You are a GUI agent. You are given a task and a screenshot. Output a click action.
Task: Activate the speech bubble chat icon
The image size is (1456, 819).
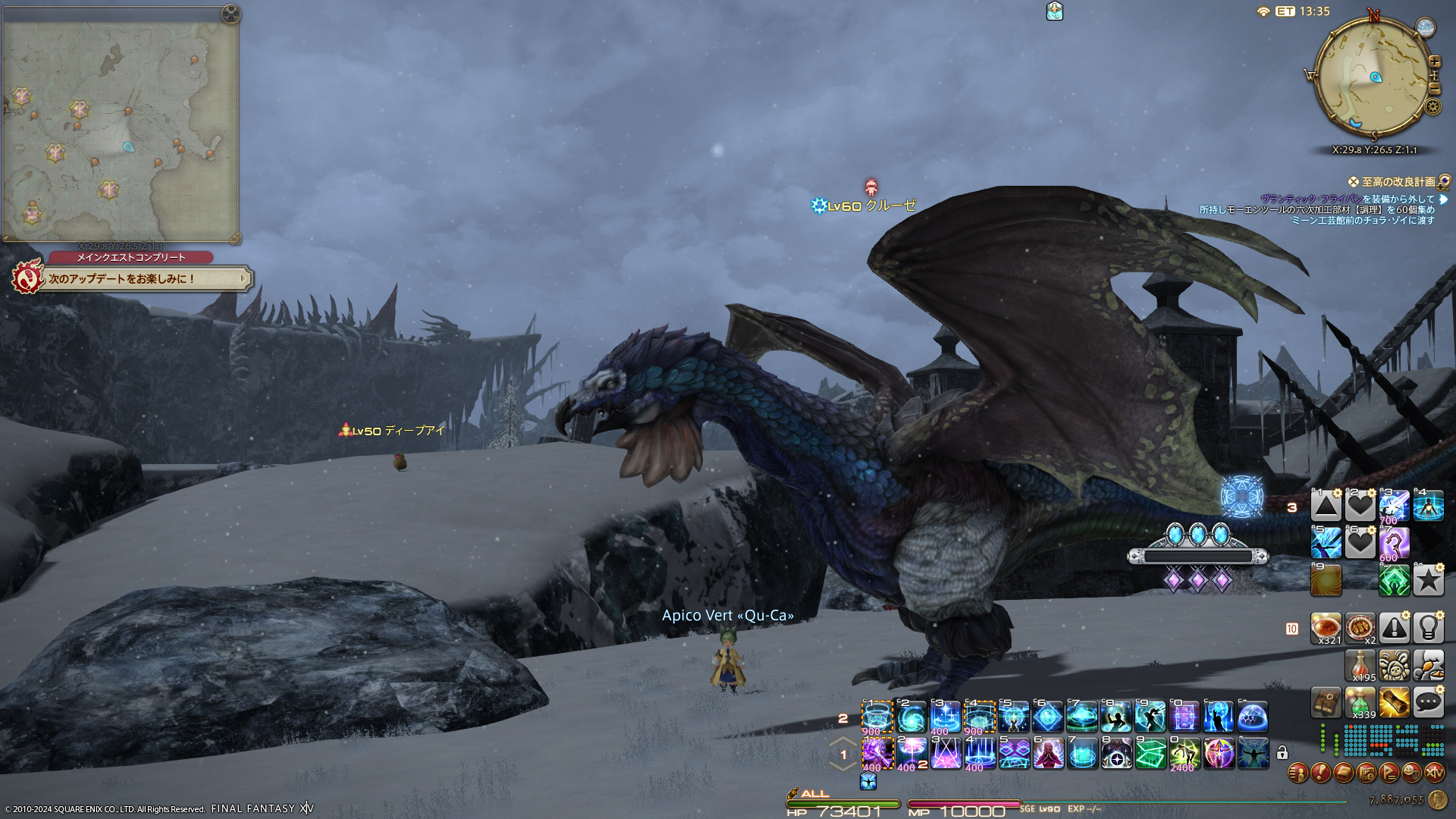pyautogui.click(x=1428, y=702)
